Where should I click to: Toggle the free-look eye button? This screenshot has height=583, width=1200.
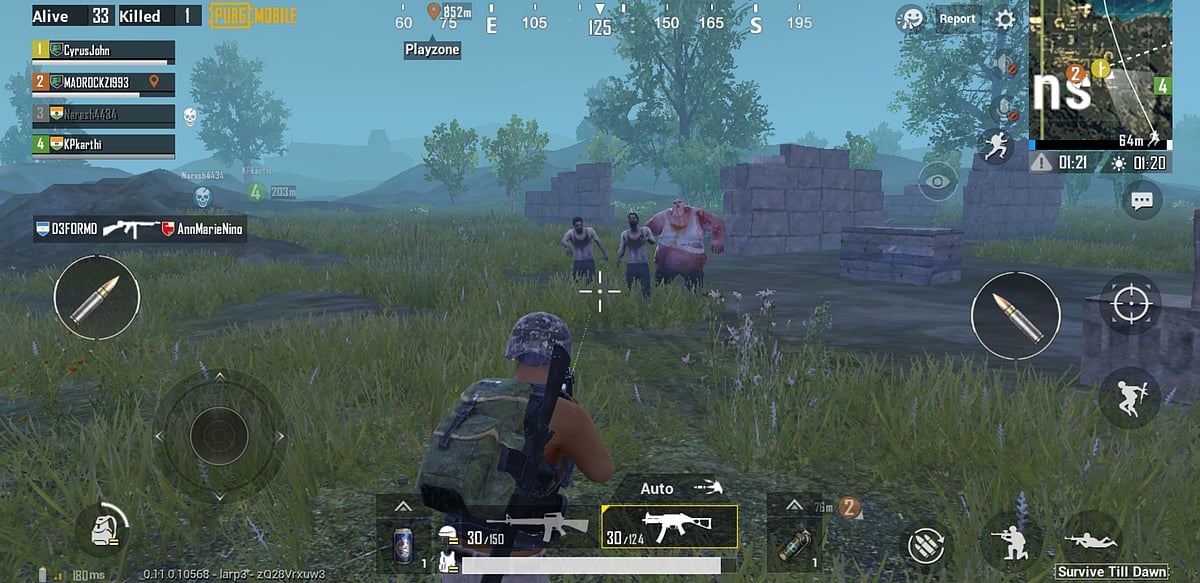937,181
